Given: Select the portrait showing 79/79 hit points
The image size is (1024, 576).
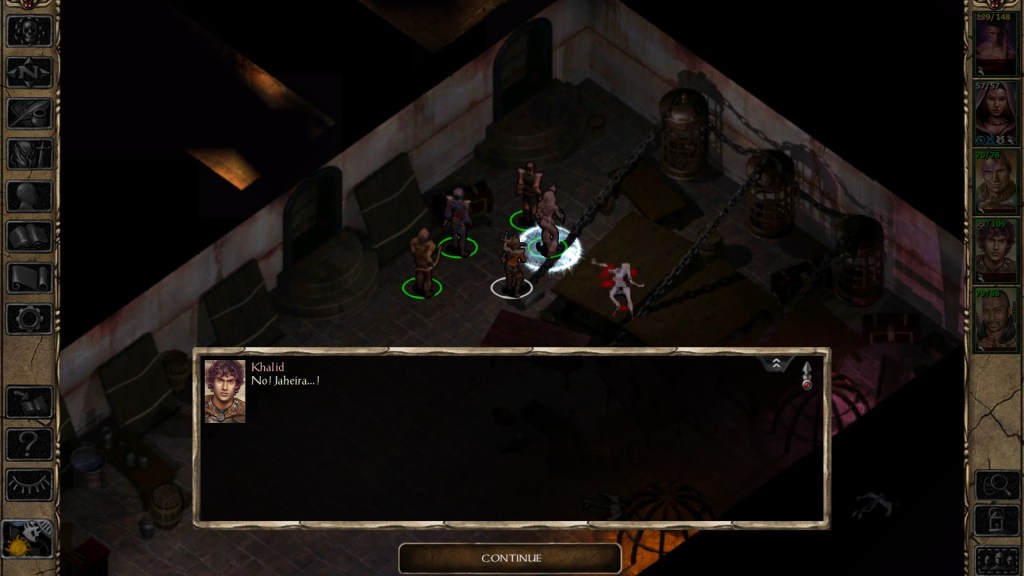Looking at the screenshot, I should pyautogui.click(x=995, y=182).
